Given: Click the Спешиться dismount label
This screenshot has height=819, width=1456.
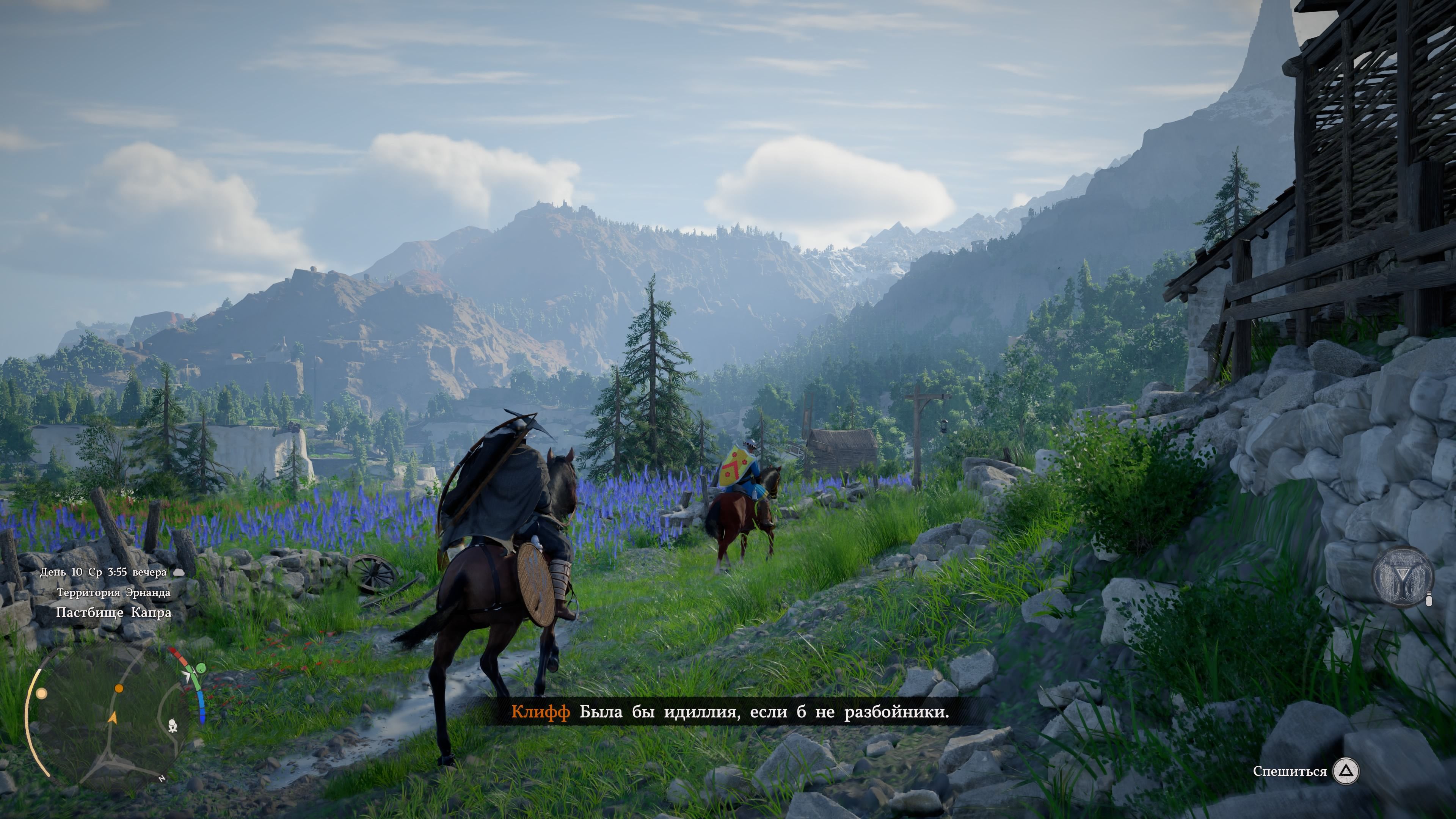Looking at the screenshot, I should pyautogui.click(x=1289, y=772).
